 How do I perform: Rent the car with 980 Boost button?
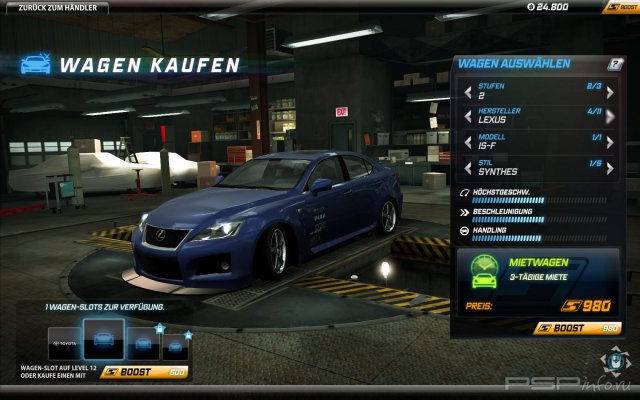tap(578, 327)
